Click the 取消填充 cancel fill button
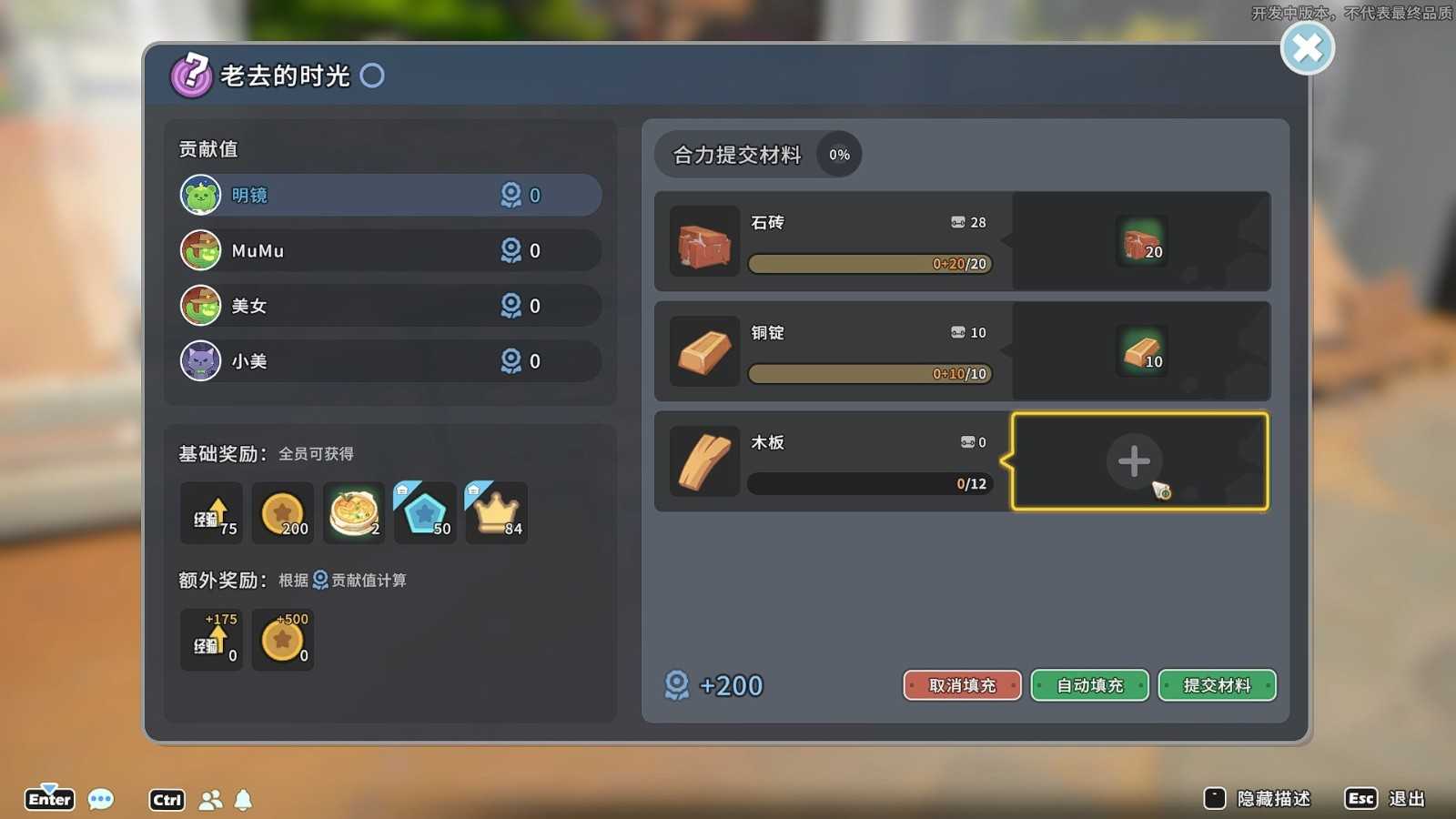The image size is (1456, 819). [962, 685]
